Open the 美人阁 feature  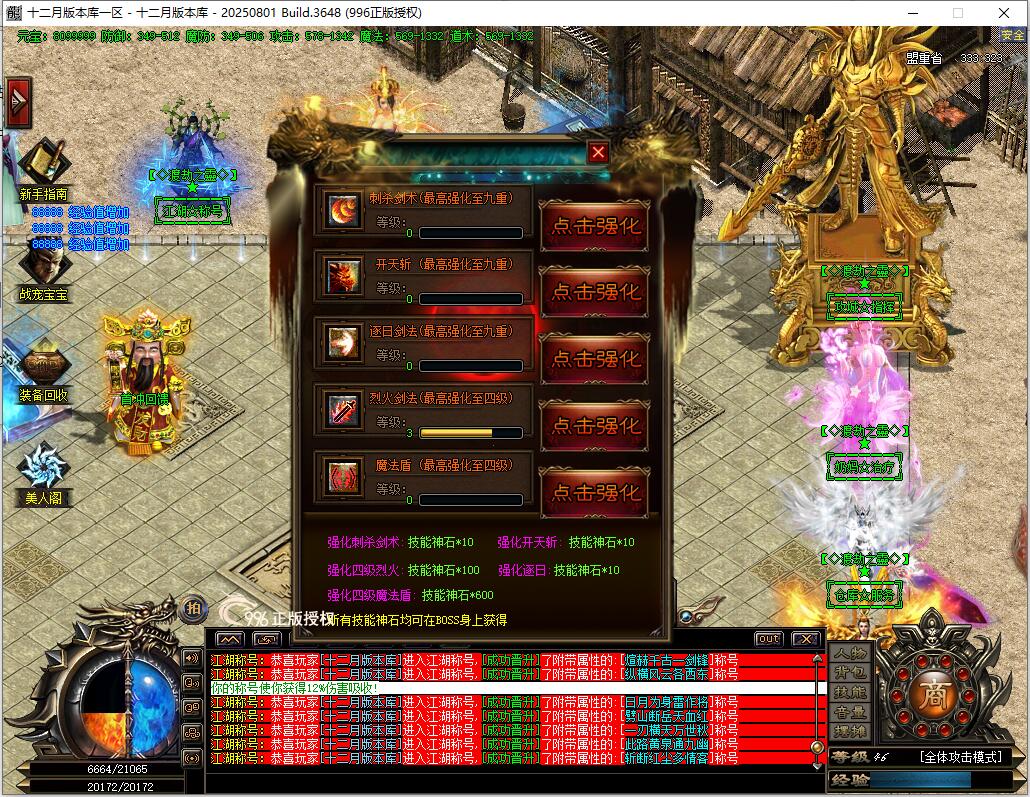(44, 473)
